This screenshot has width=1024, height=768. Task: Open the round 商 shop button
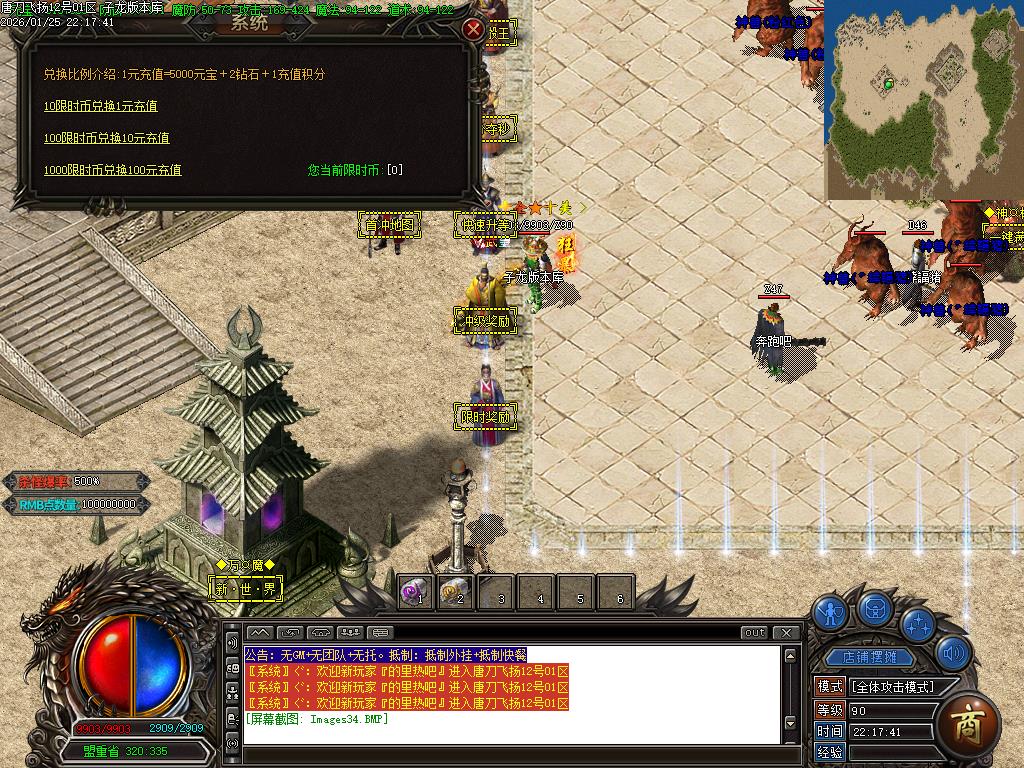point(968,724)
